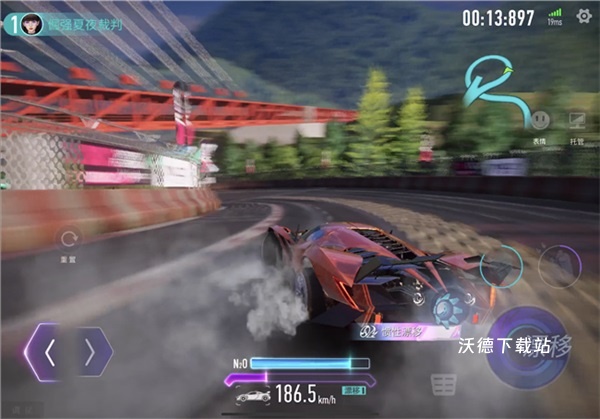Open the emote (表情) smiley button
The width and height of the screenshot is (600, 419).
coord(540,120)
